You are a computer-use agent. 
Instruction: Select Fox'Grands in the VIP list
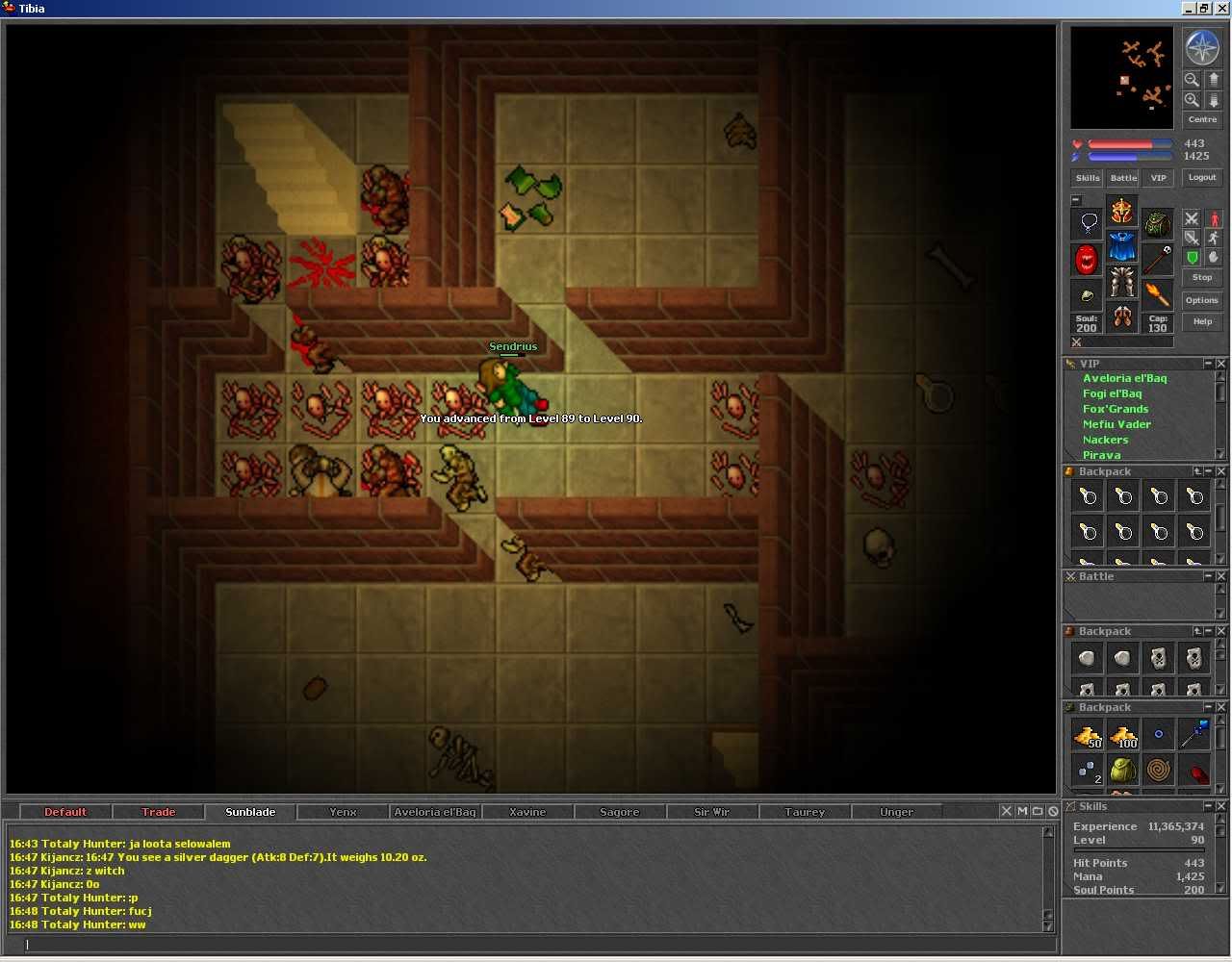(1116, 409)
